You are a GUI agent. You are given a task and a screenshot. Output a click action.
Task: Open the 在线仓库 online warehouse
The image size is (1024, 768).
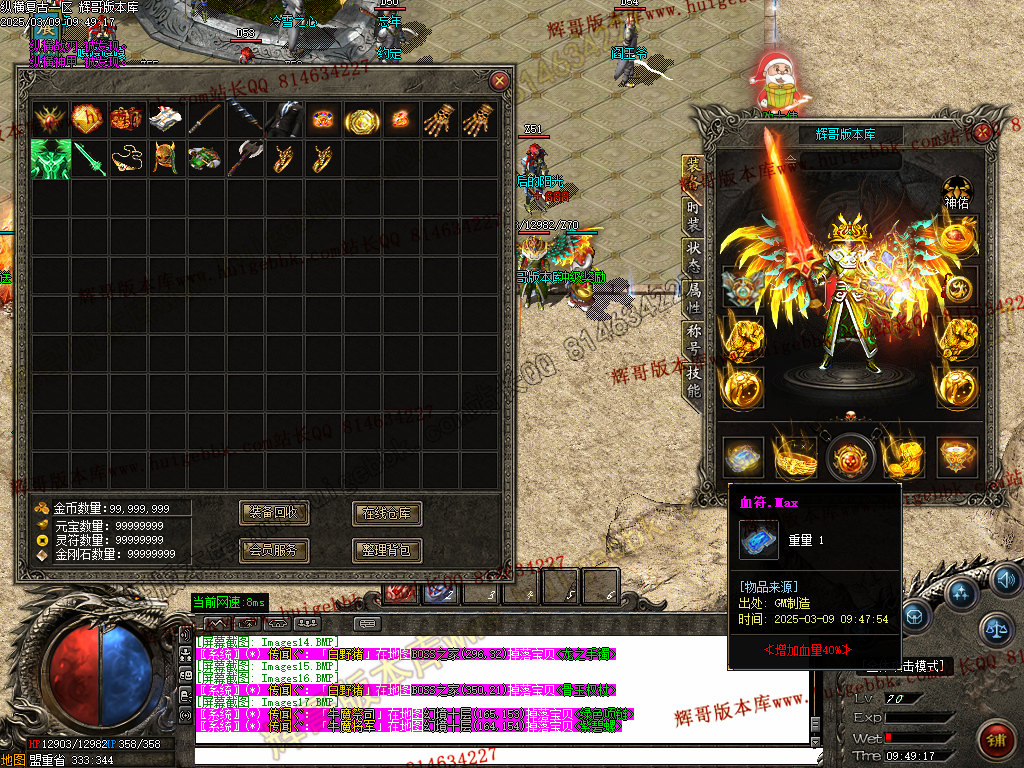pos(387,514)
